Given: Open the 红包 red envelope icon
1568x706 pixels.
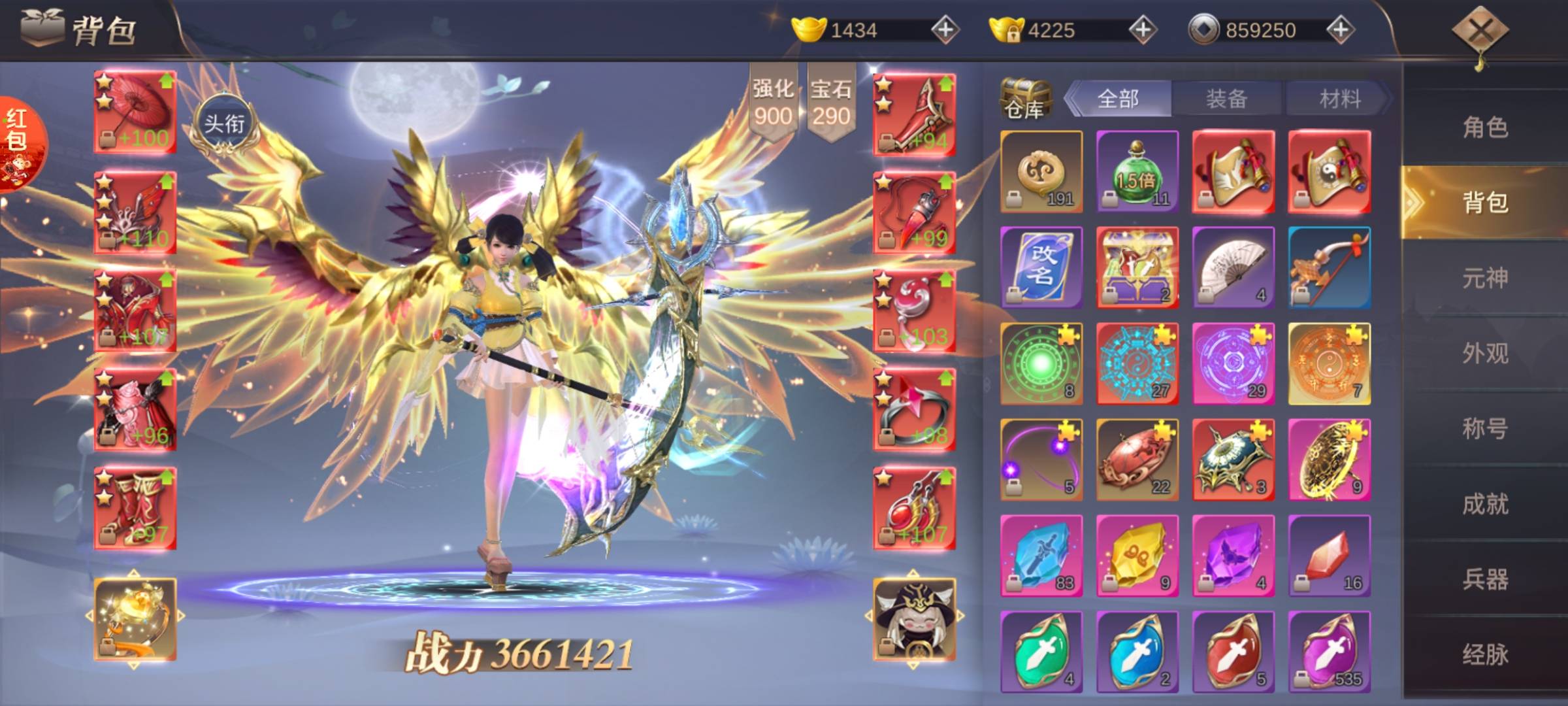Looking at the screenshot, I should (x=18, y=145).
